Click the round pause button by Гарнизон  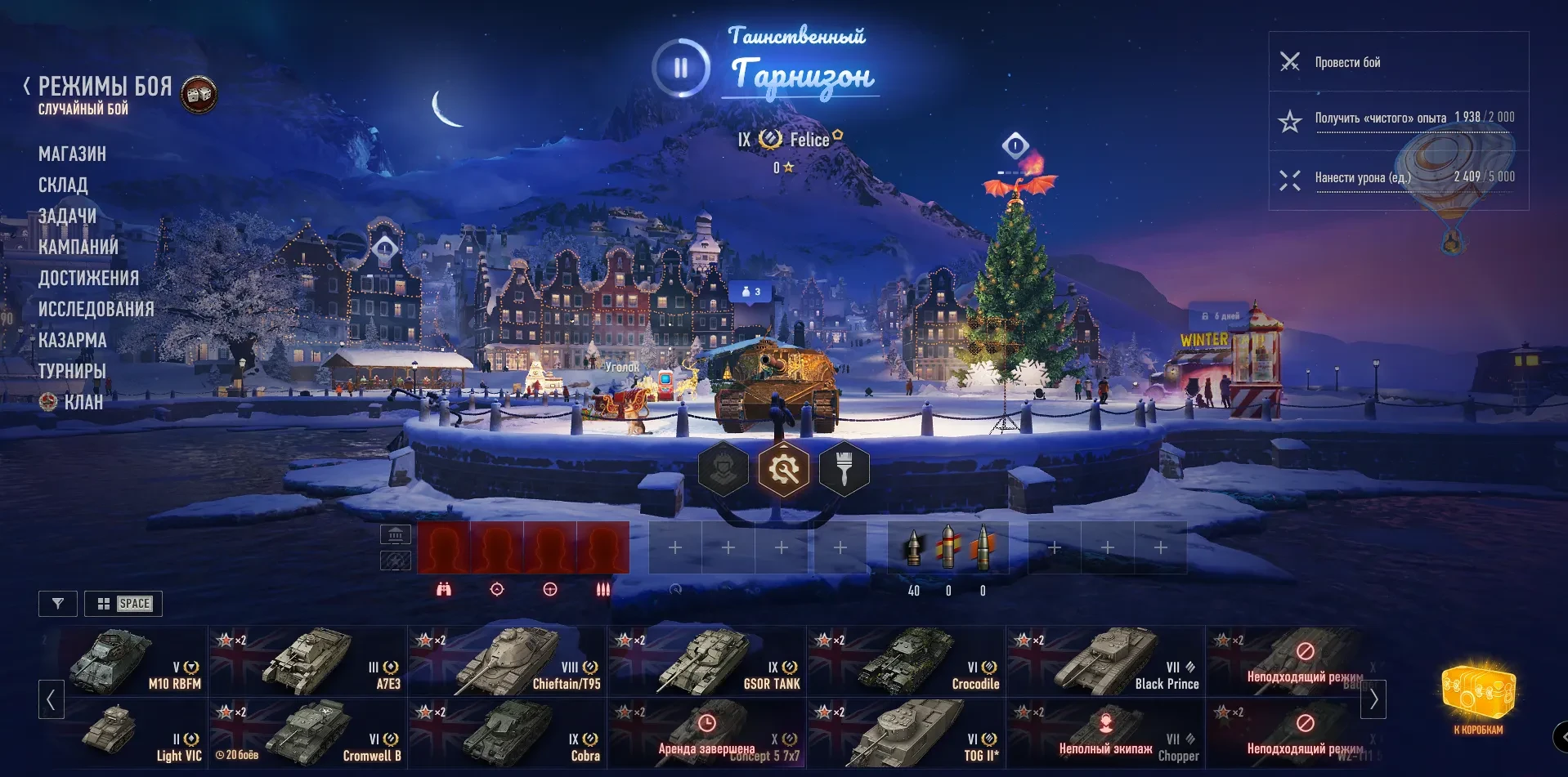point(680,68)
